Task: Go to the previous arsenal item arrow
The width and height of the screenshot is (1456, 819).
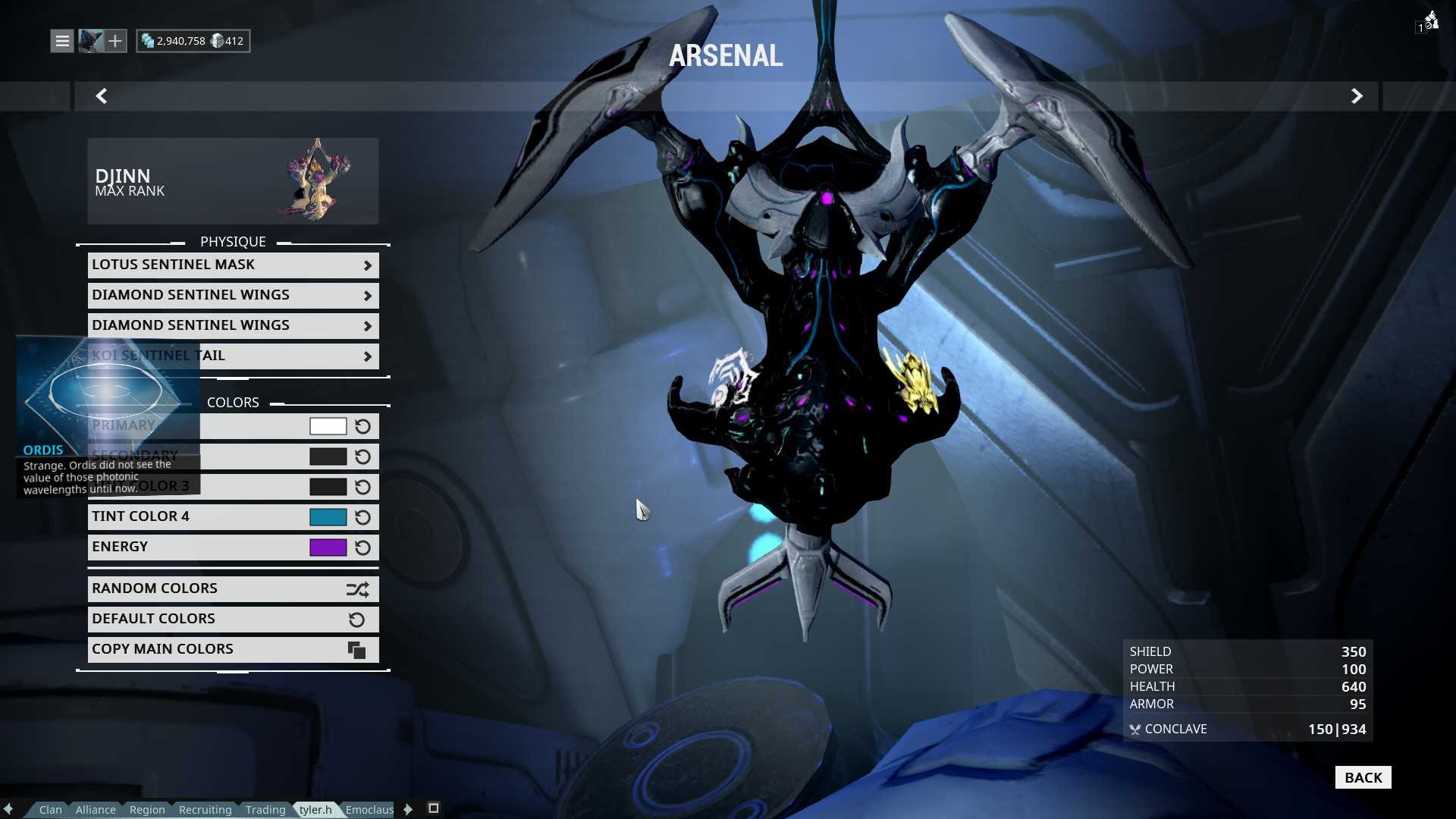Action: 102,96
